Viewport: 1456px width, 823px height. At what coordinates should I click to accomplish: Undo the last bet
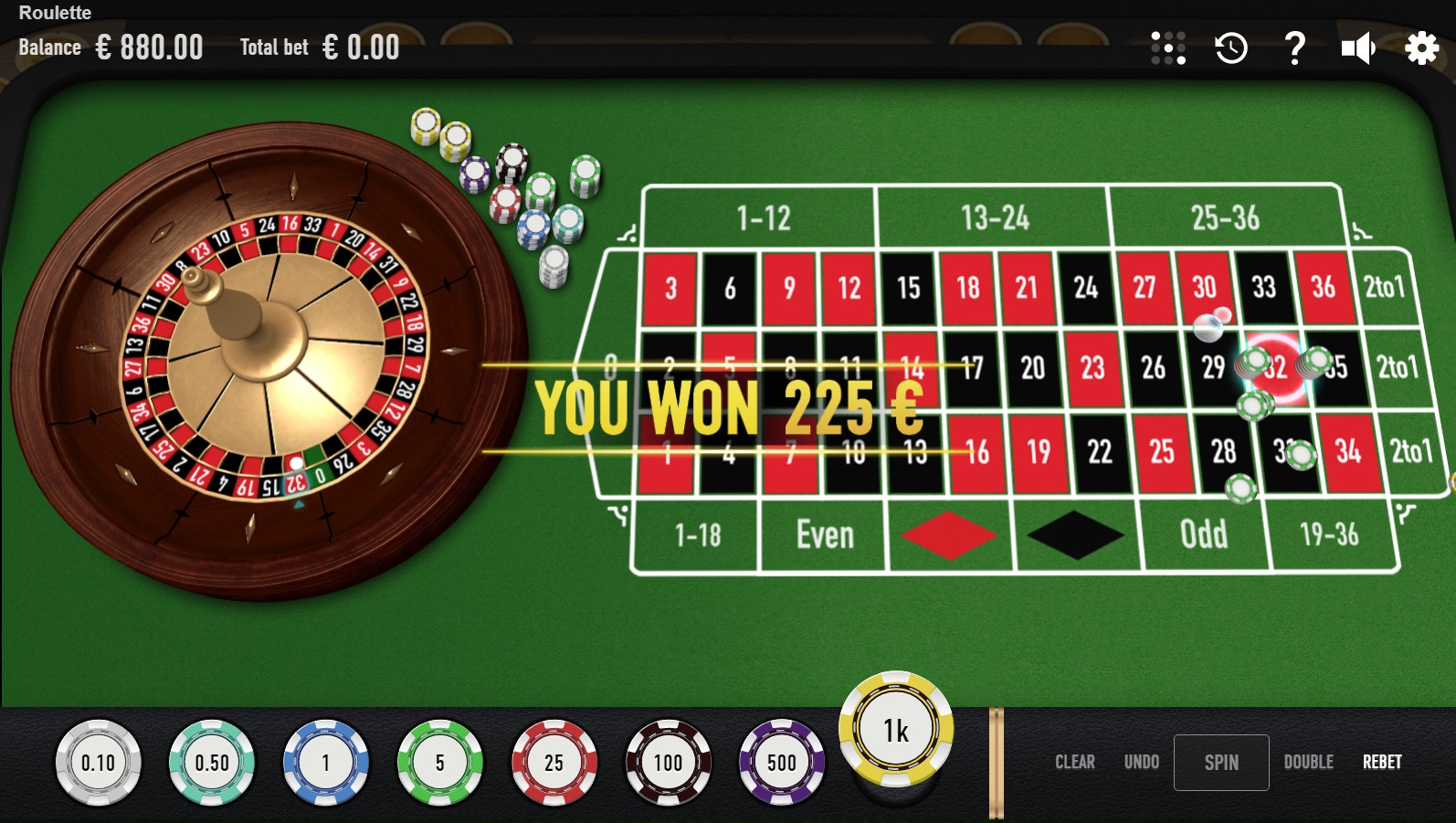point(1141,763)
